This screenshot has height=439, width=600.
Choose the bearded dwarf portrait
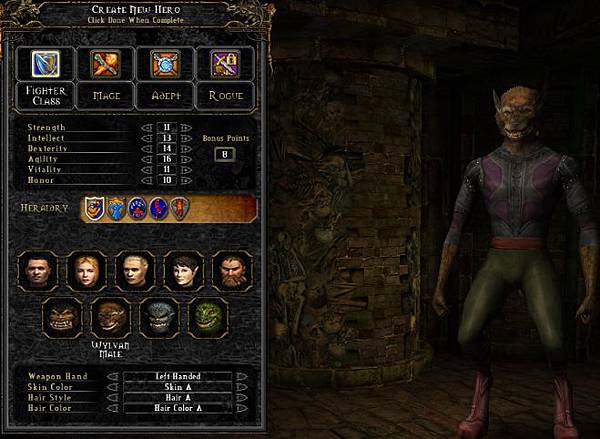232,270
